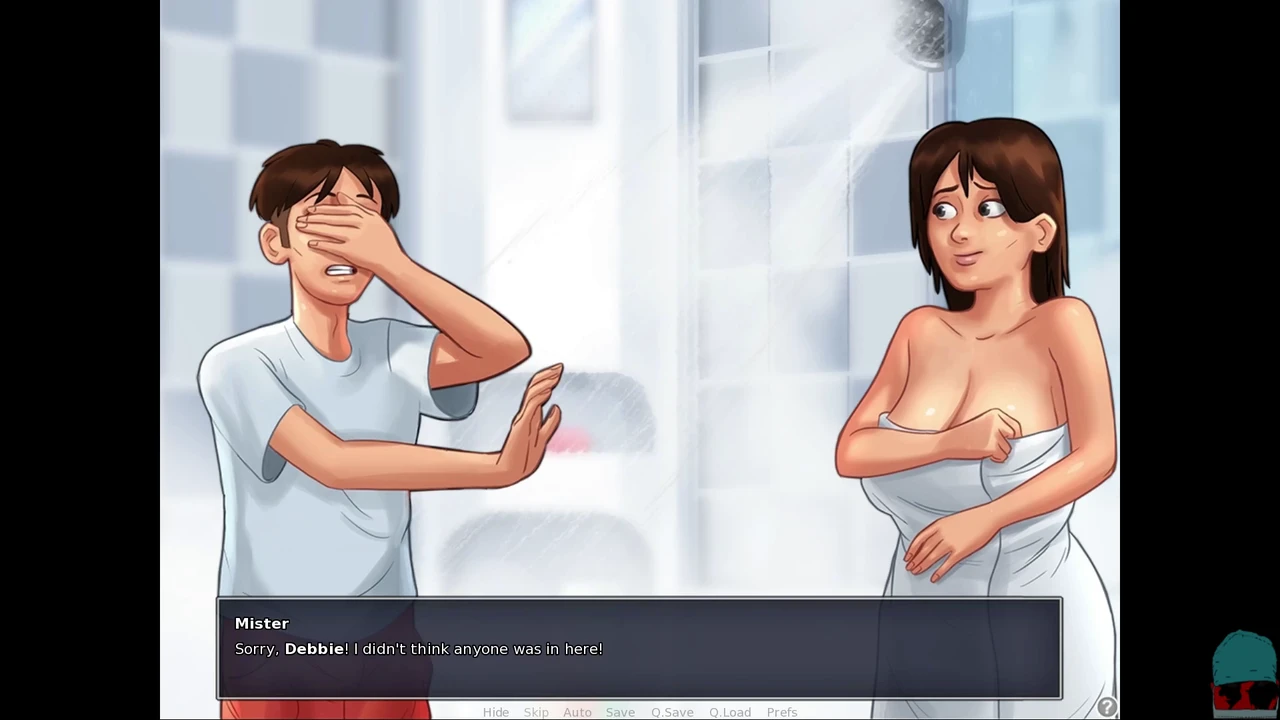Viewport: 1280px width, 720px height.
Task: Open the Prefs settings
Action: pyautogui.click(x=782, y=712)
